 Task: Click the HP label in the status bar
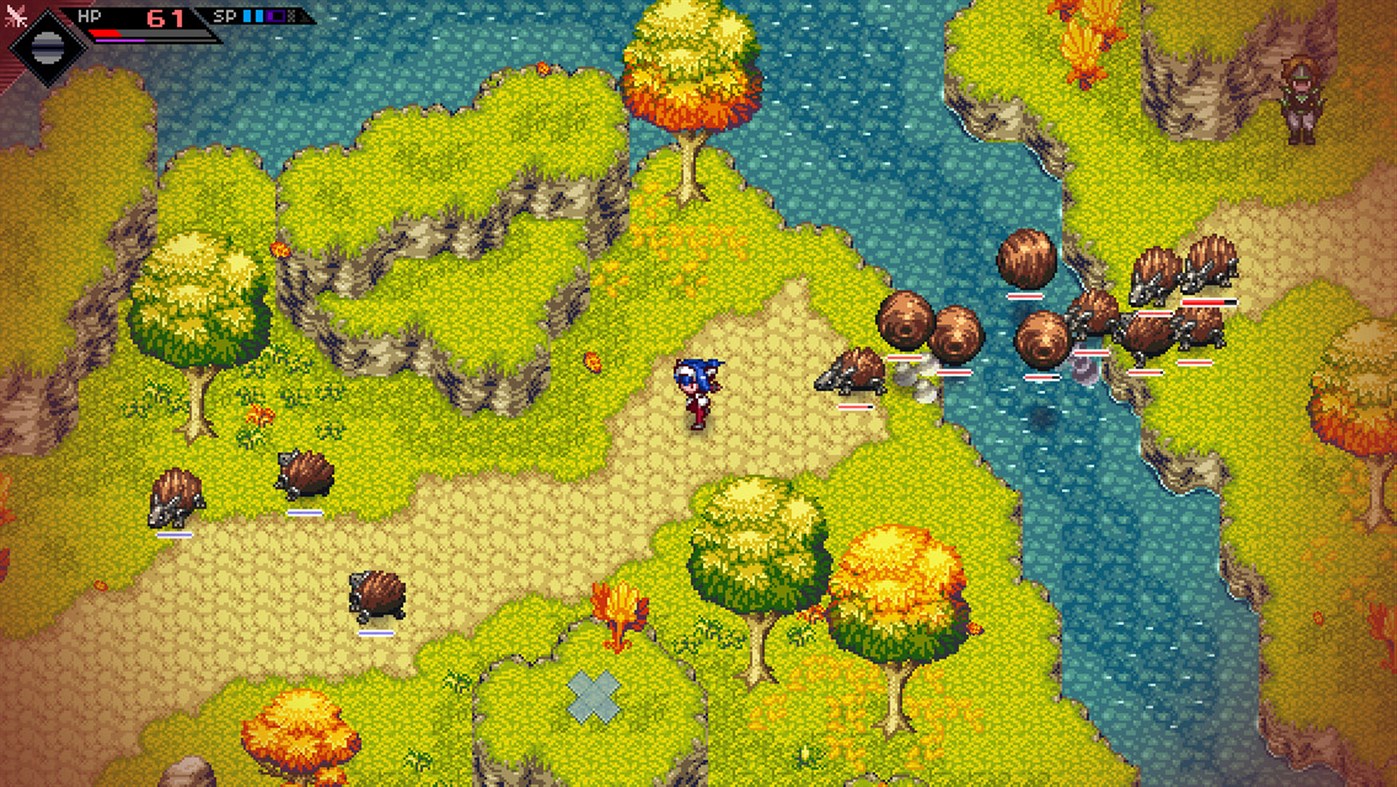pyautogui.click(x=89, y=16)
